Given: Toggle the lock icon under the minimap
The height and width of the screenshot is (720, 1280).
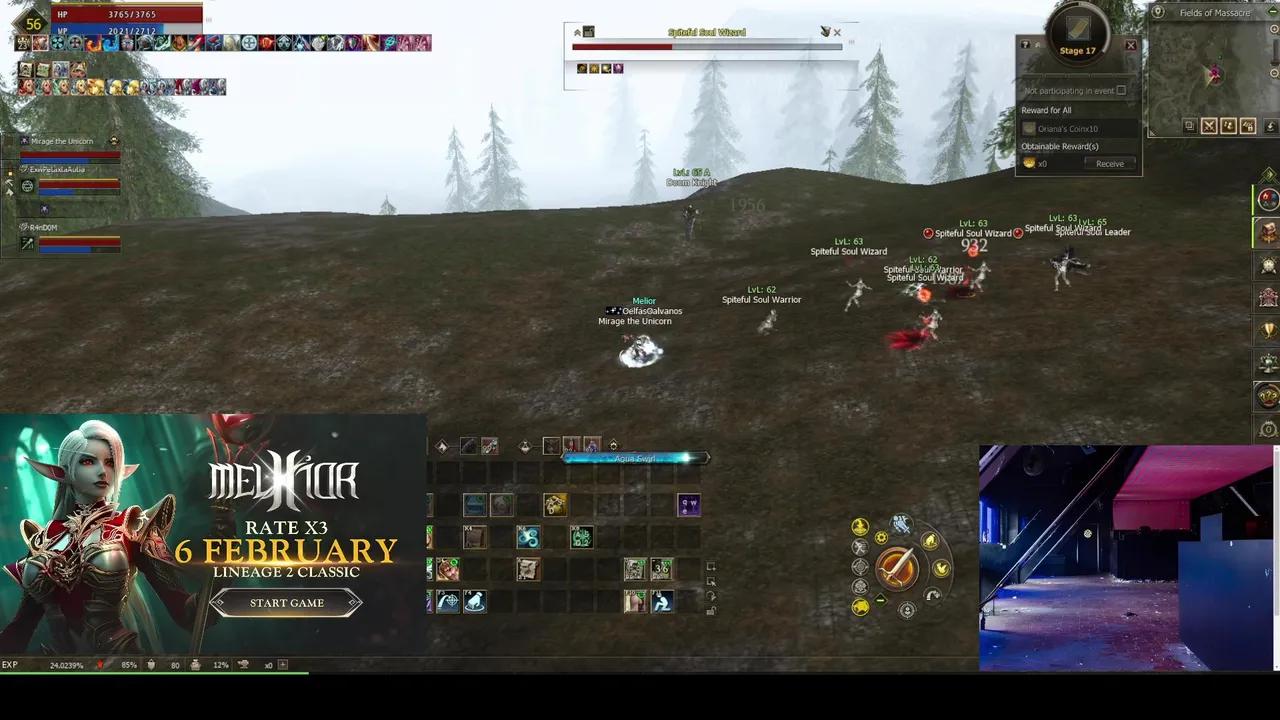Looking at the screenshot, I should point(1248,126).
